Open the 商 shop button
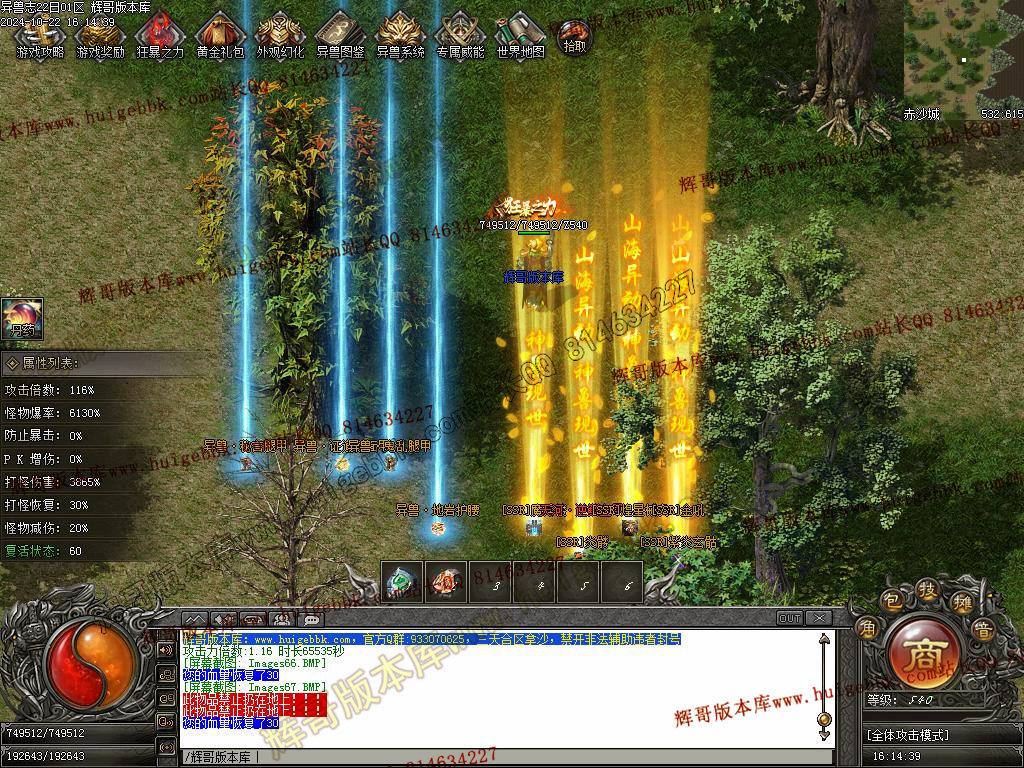1024x768 pixels. click(x=919, y=654)
